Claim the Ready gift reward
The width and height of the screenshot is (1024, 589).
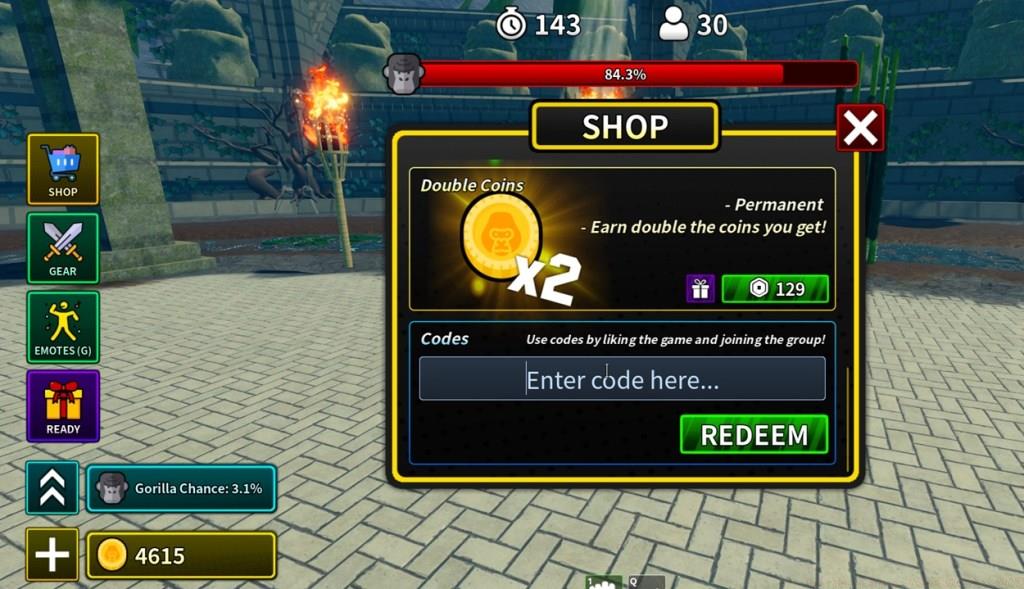point(63,406)
